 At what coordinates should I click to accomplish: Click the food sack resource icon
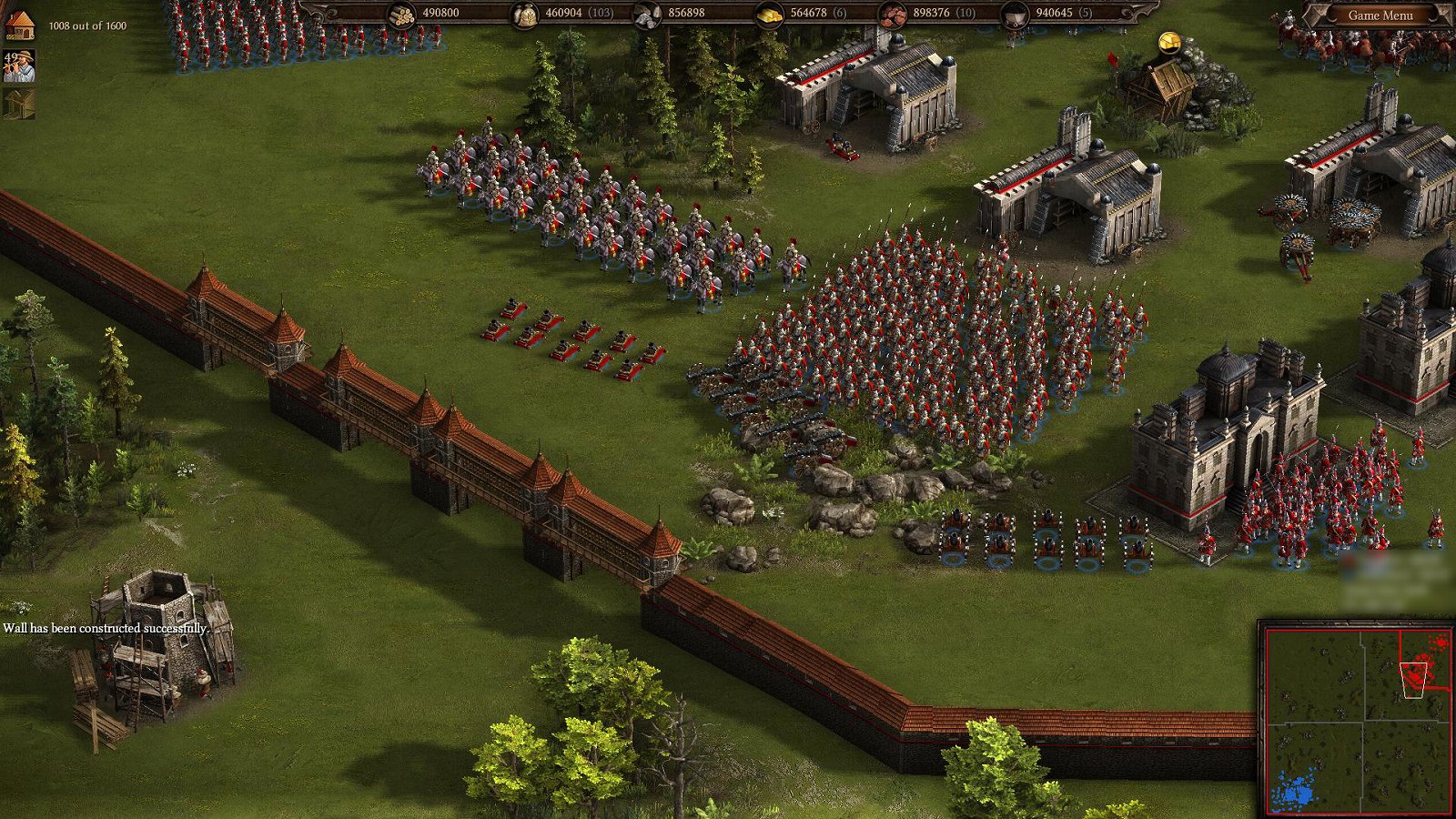click(524, 14)
